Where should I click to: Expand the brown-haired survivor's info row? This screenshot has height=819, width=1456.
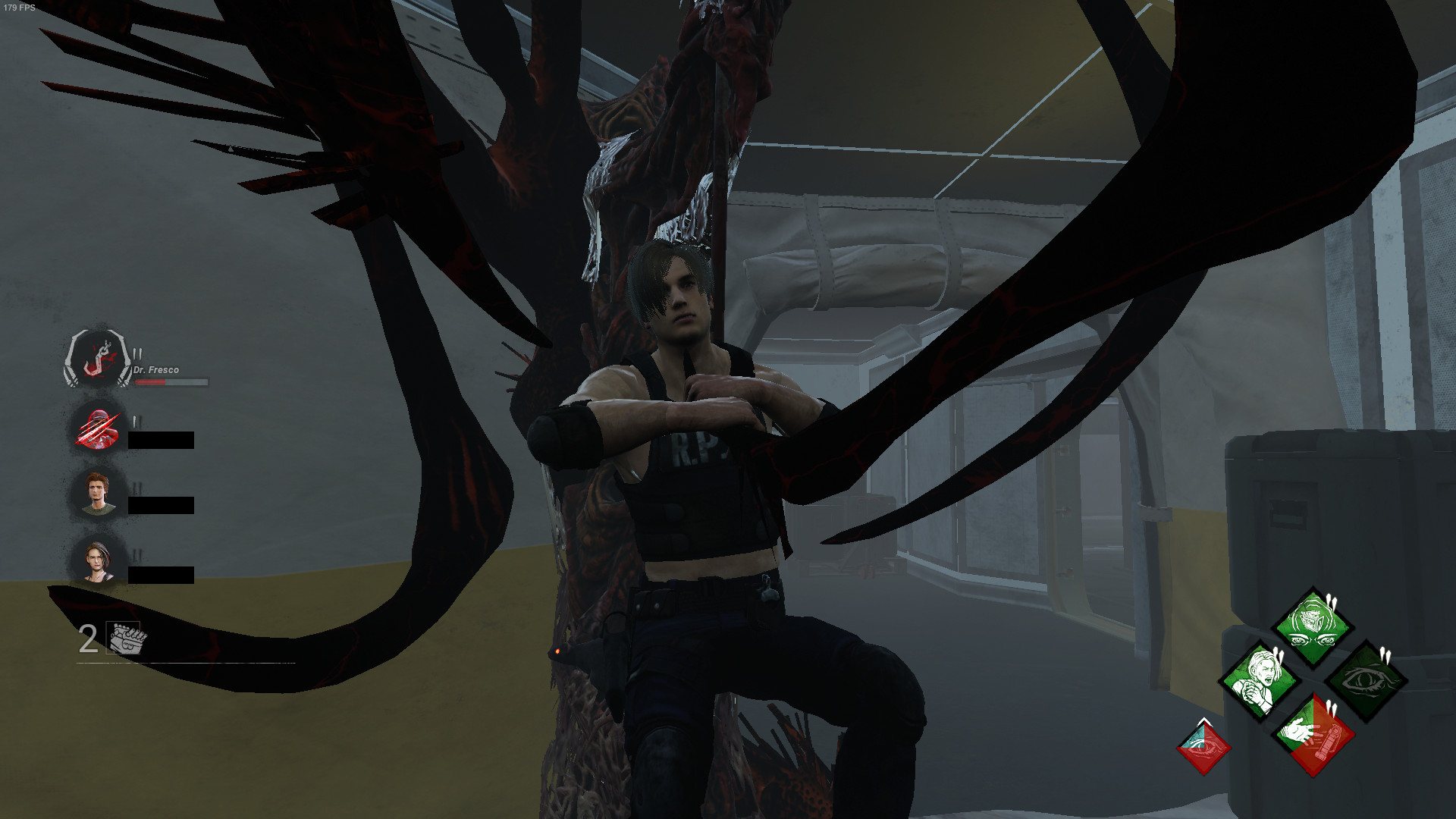[98, 492]
